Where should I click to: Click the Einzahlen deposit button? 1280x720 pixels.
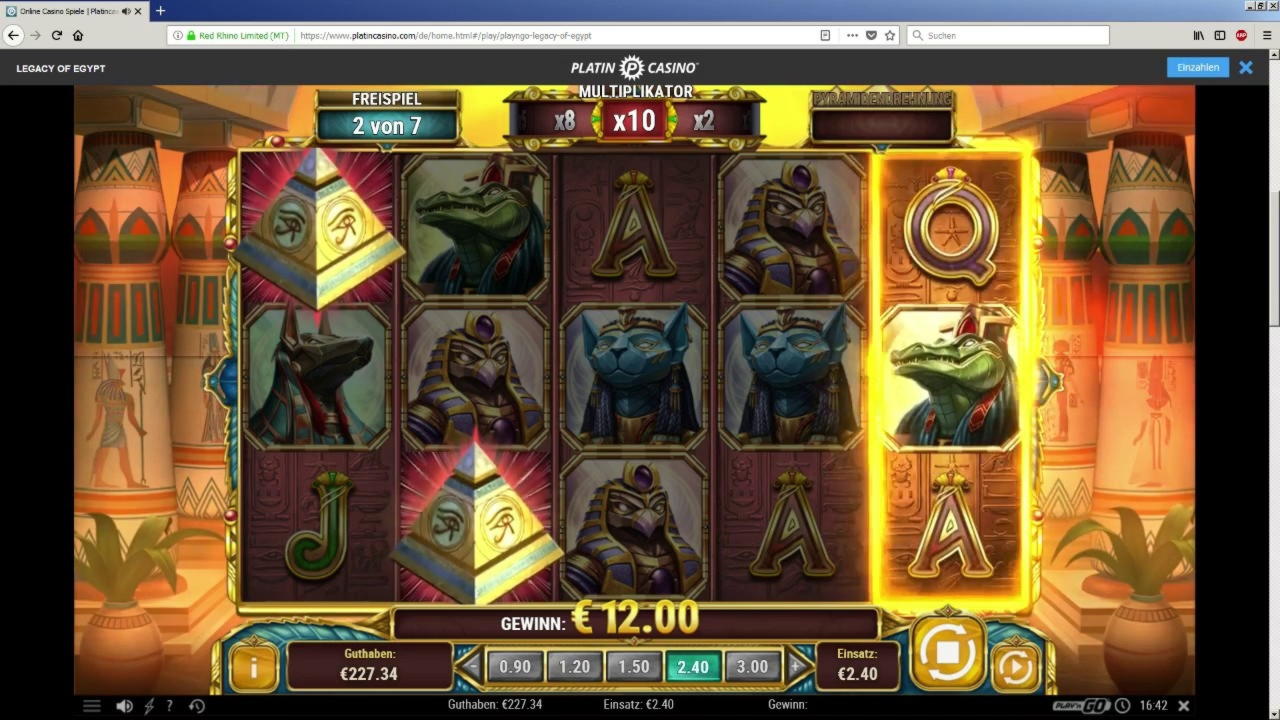pyautogui.click(x=1197, y=67)
